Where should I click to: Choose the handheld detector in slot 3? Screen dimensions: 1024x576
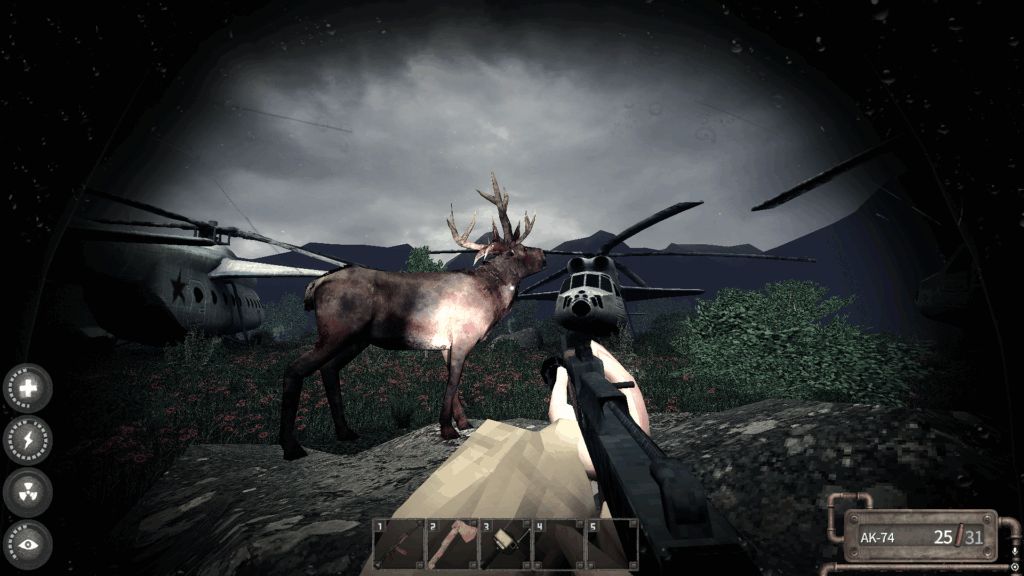(504, 544)
